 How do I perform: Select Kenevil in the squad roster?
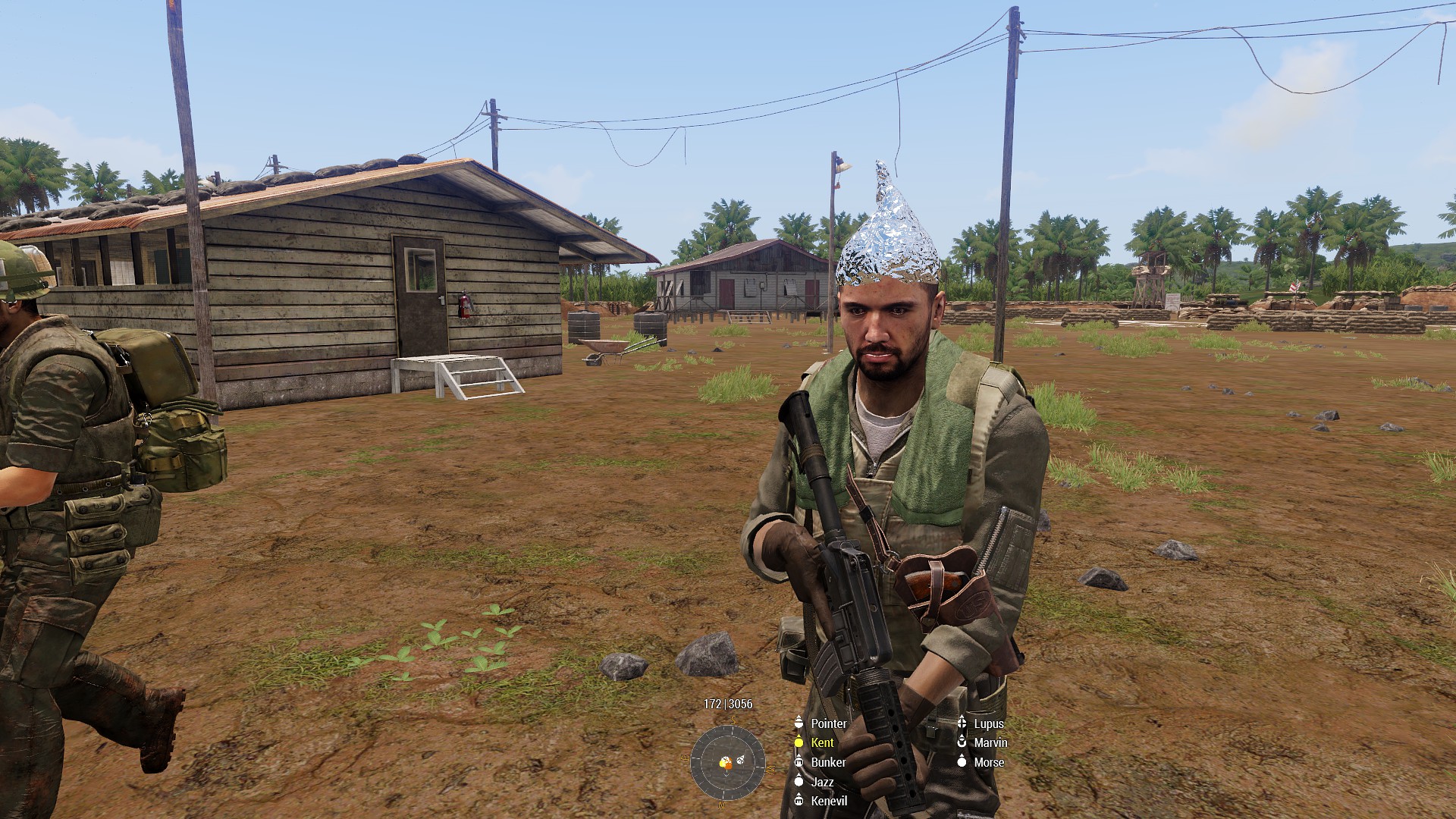(x=829, y=801)
